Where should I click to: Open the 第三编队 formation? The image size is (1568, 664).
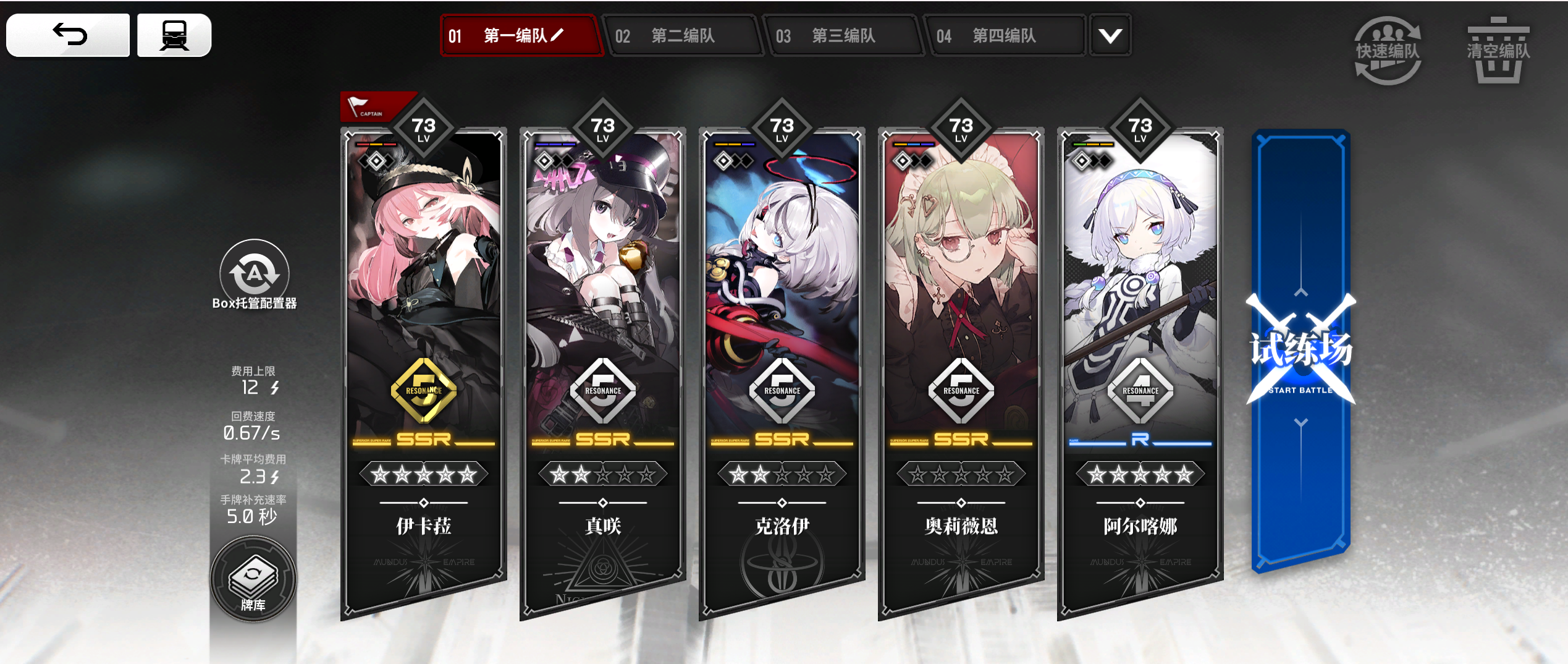845,36
